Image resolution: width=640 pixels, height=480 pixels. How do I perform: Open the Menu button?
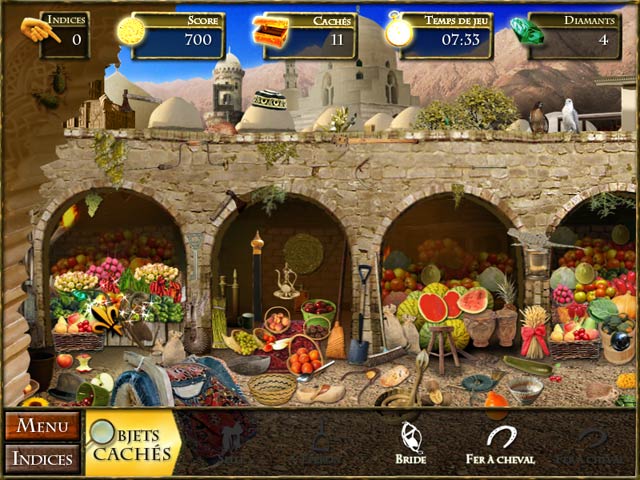click(42, 426)
